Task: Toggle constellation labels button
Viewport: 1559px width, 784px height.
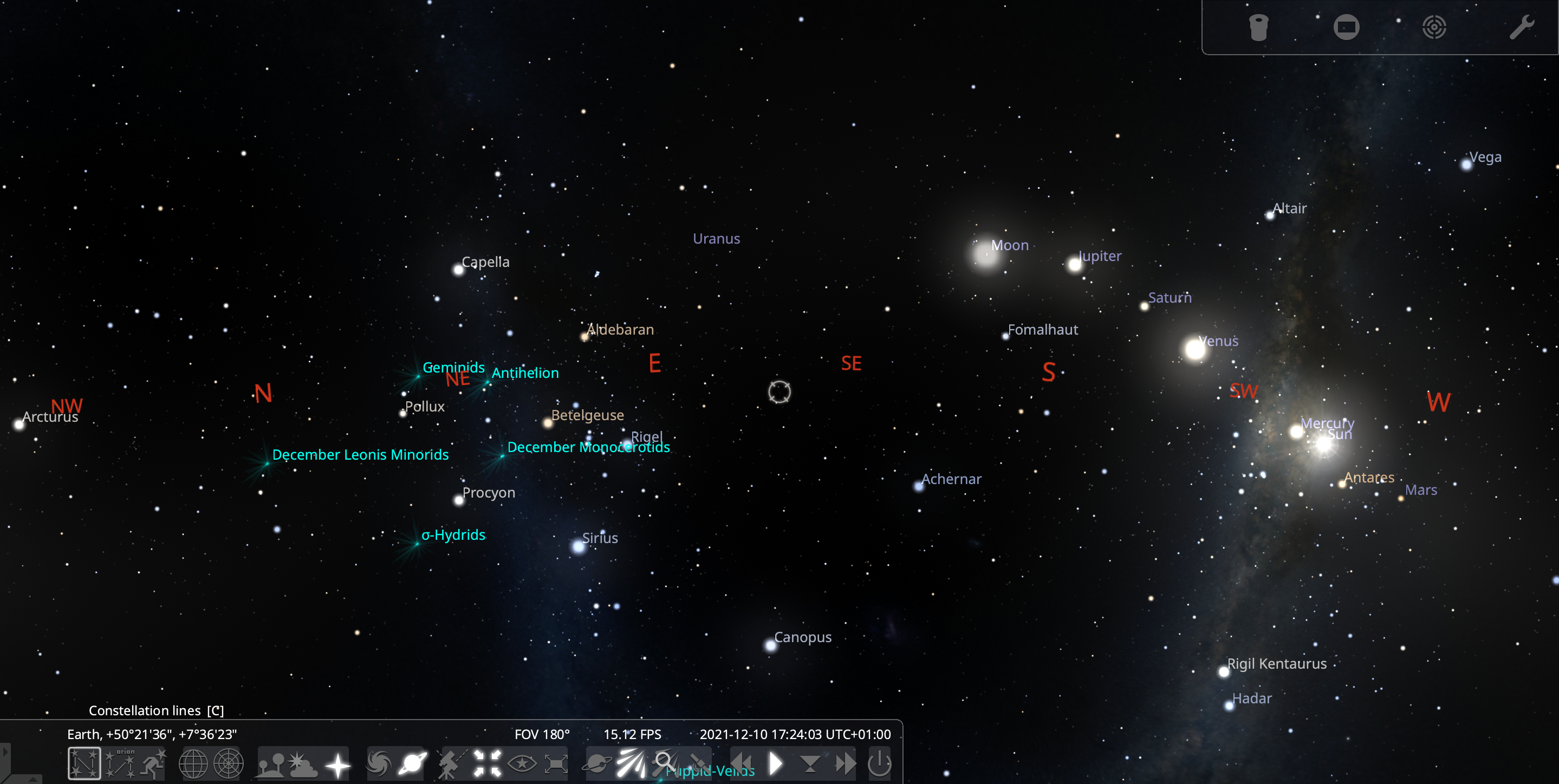Action: click(x=120, y=763)
